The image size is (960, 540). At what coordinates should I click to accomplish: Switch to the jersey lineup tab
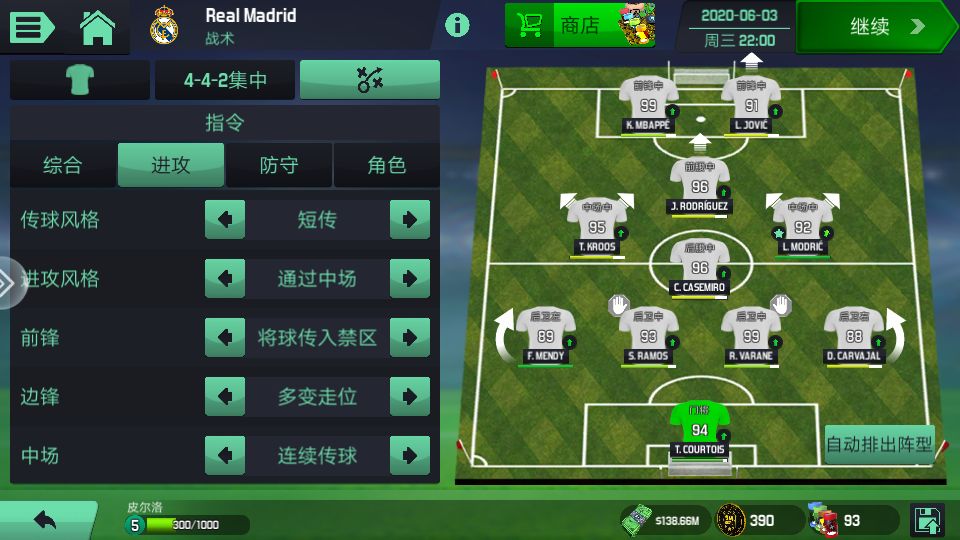pyautogui.click(x=80, y=80)
